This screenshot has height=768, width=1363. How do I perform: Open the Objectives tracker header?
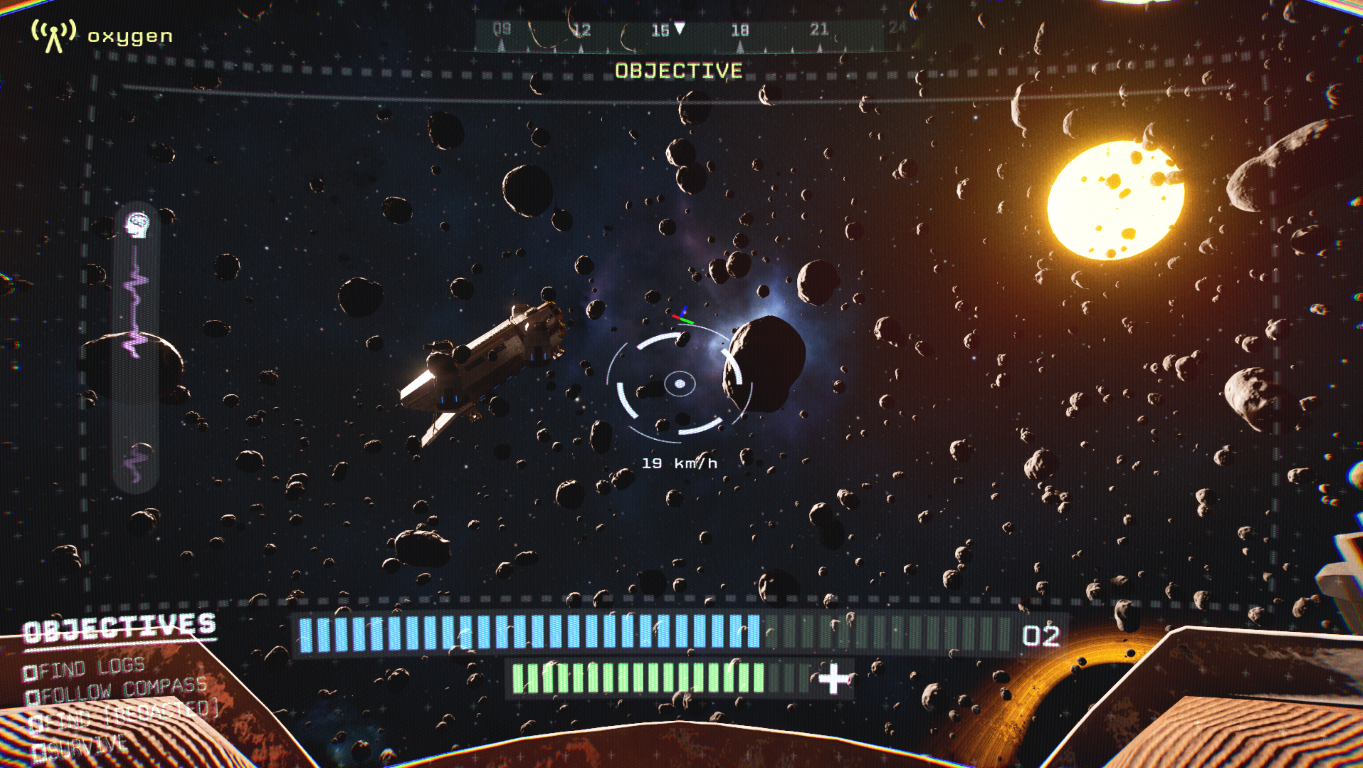click(x=119, y=628)
